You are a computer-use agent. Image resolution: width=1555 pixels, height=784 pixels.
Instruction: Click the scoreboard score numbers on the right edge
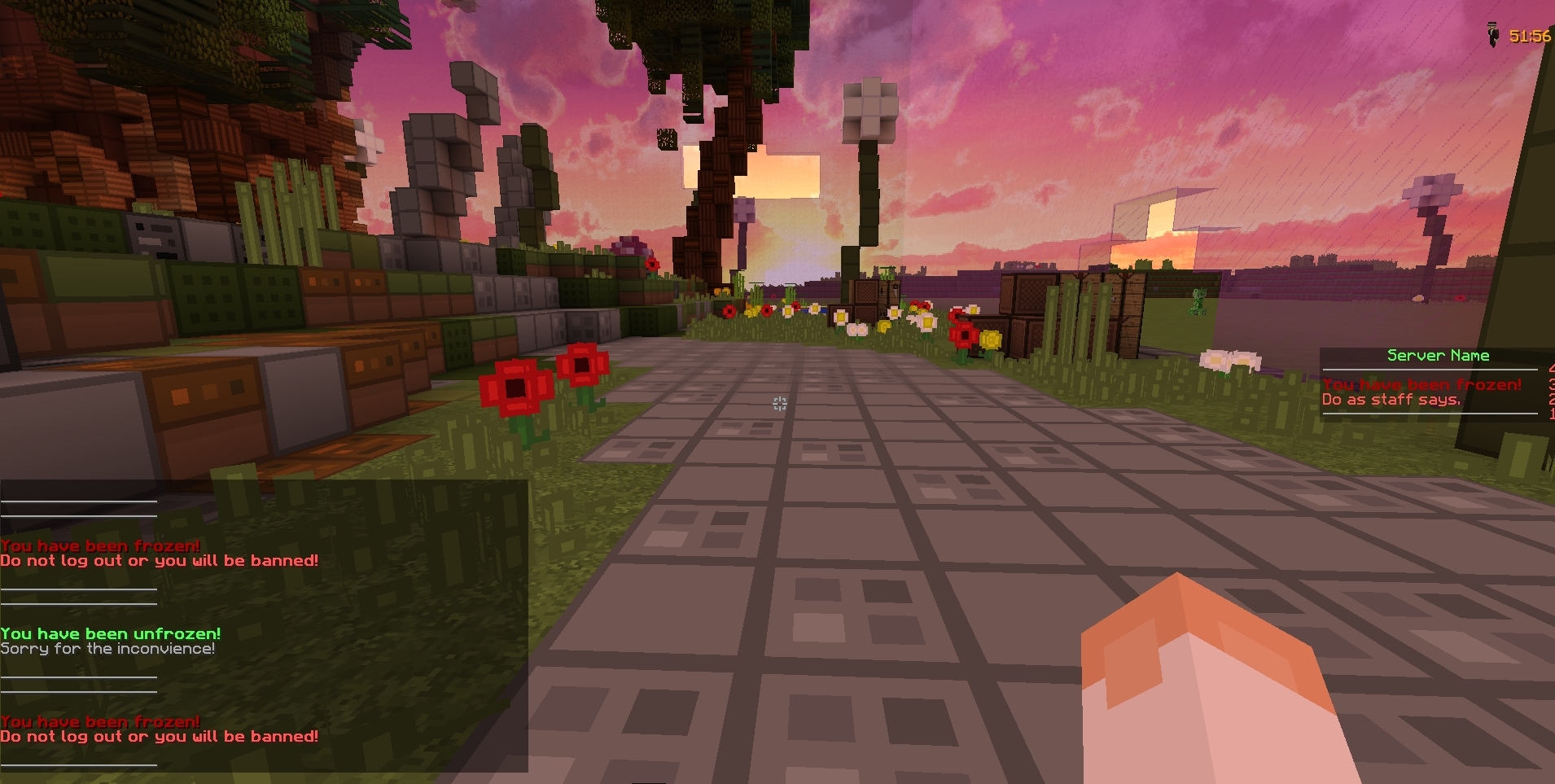click(1550, 391)
